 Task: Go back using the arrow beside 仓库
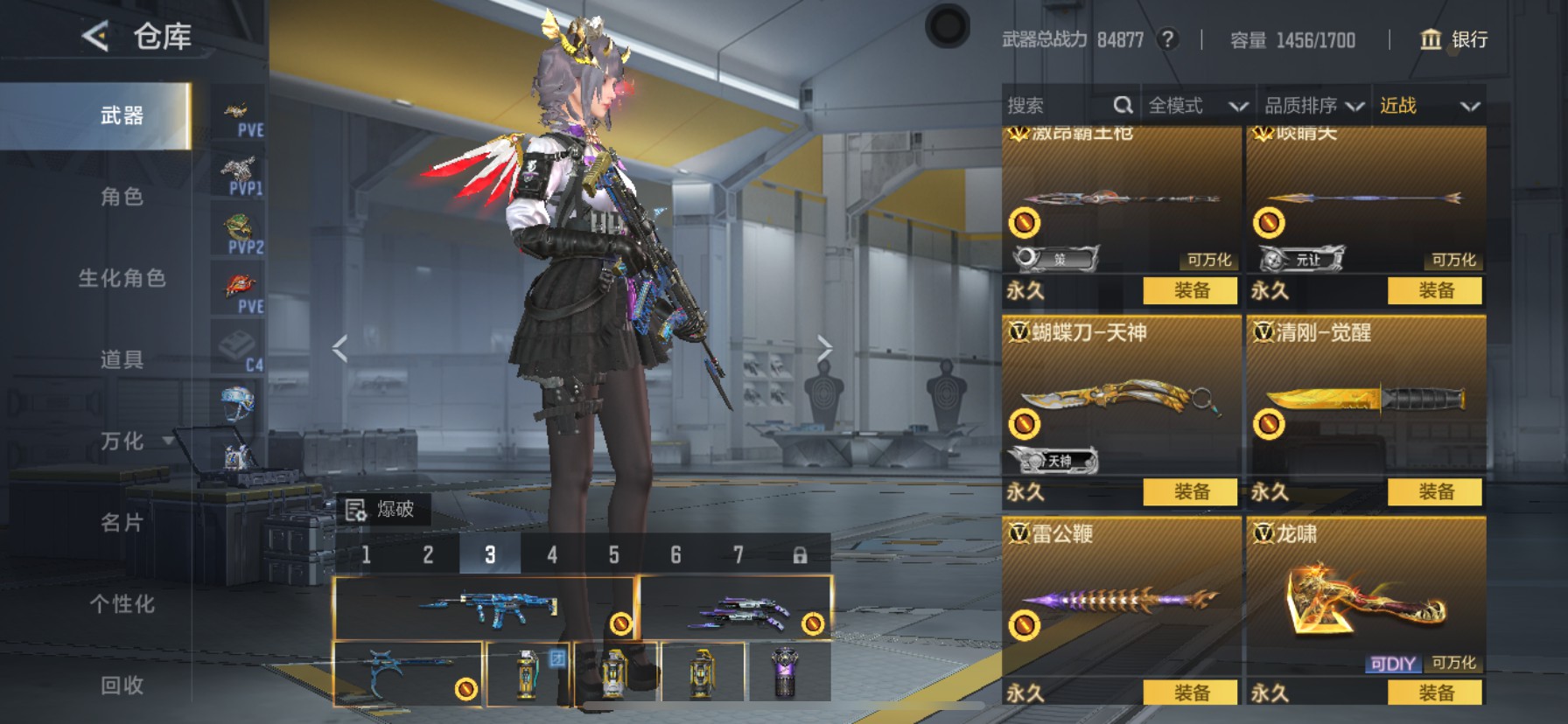95,37
